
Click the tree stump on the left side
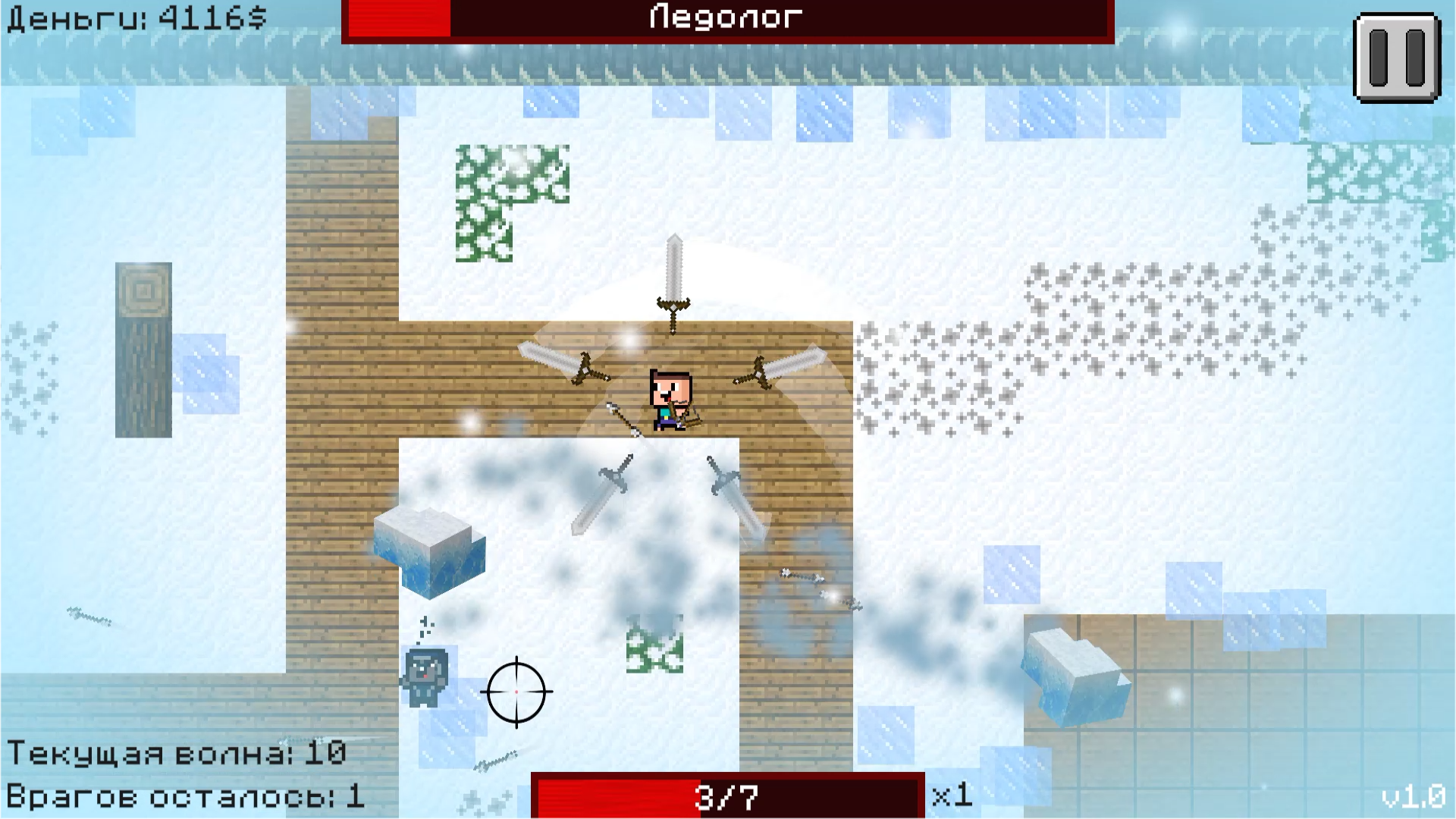pos(143,349)
